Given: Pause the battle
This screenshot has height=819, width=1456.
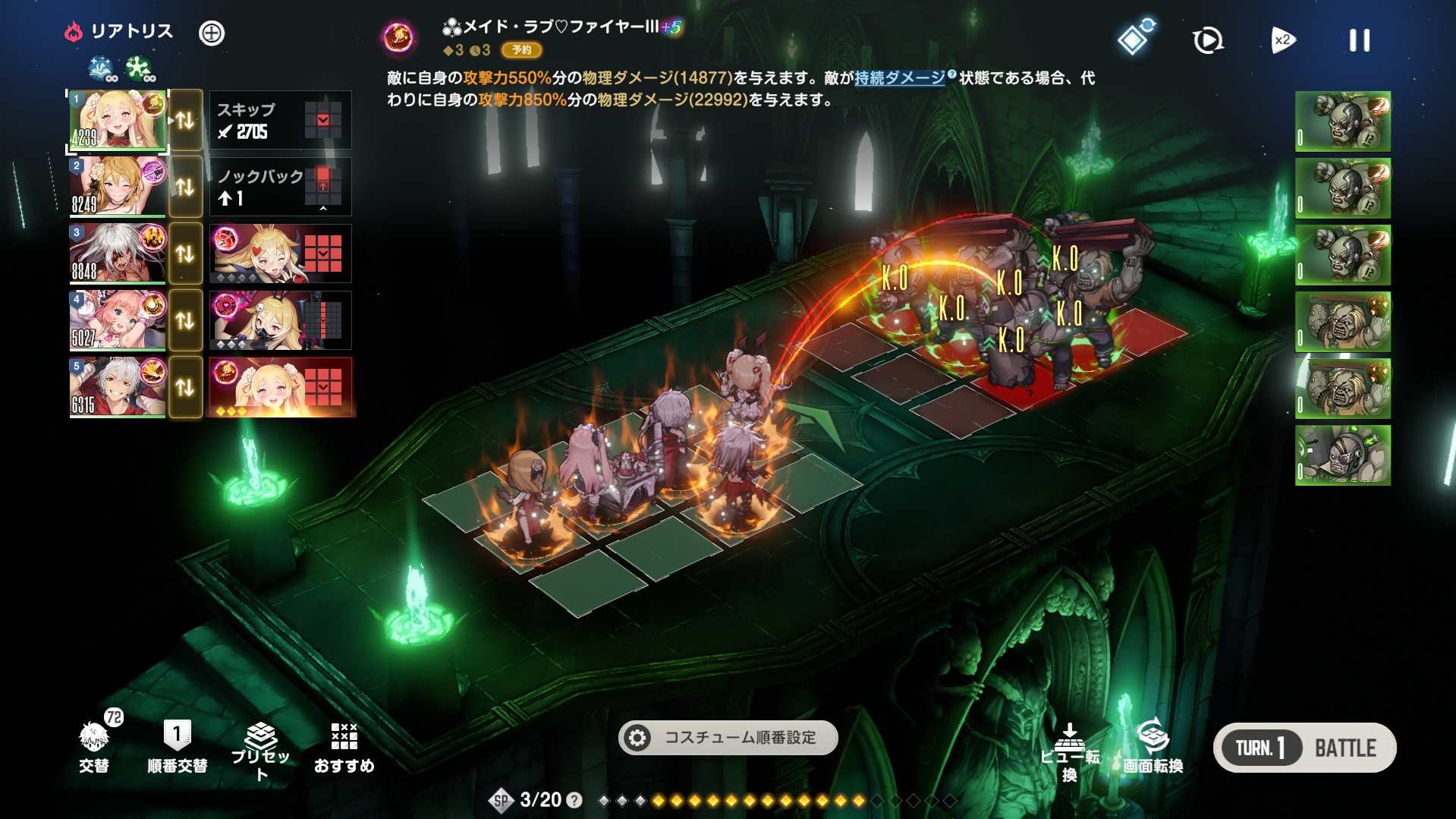Looking at the screenshot, I should point(1359,40).
